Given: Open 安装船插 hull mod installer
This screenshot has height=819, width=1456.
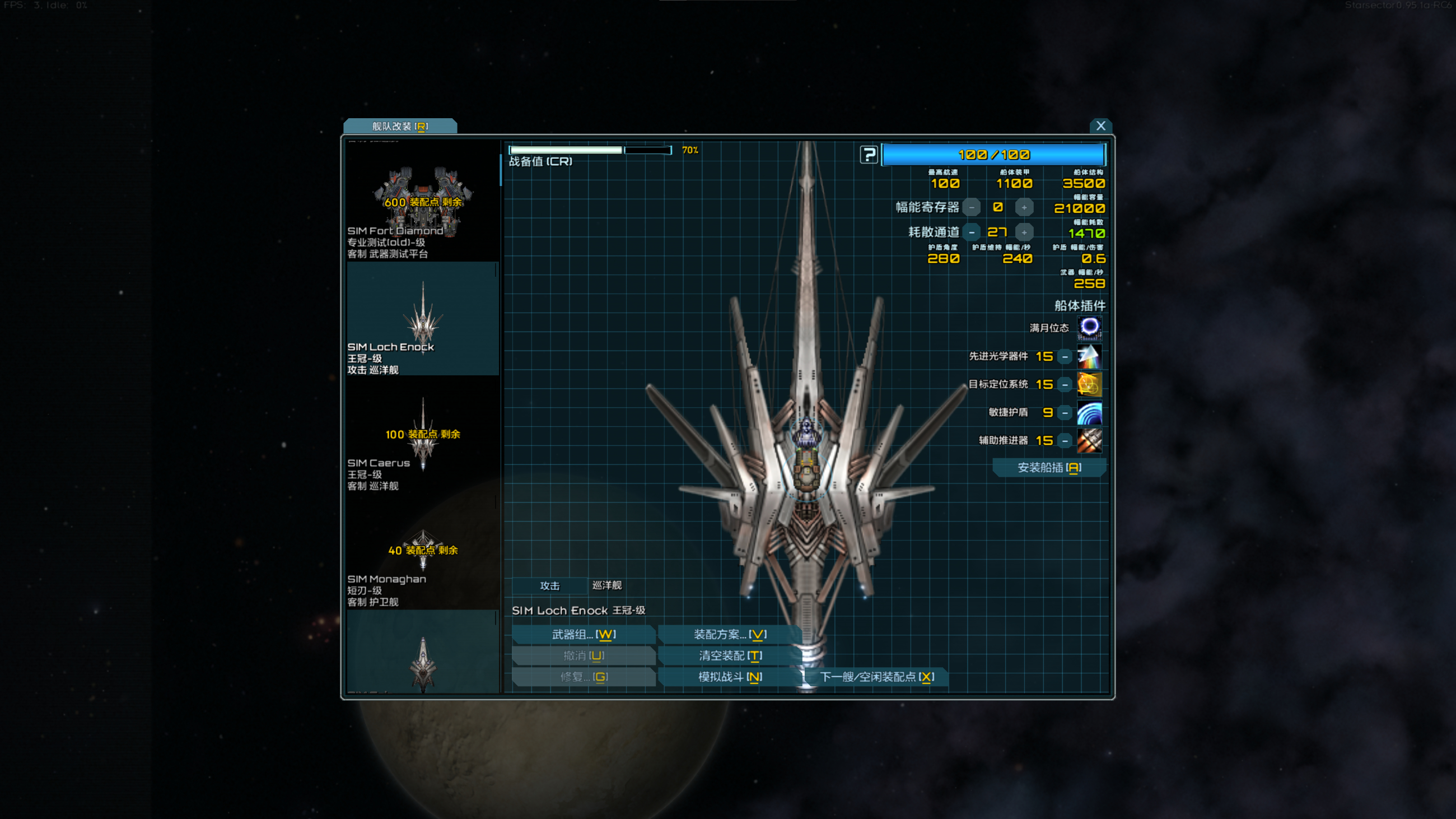Looking at the screenshot, I should (x=1048, y=467).
